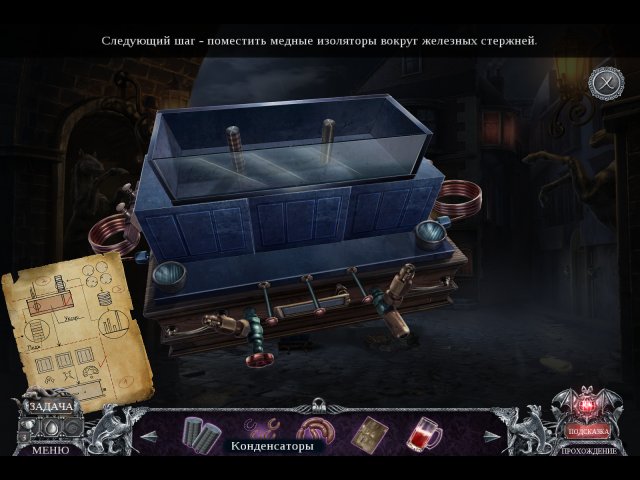Open the Меню button
Image resolution: width=640 pixels, height=480 pixels.
coord(49,450)
